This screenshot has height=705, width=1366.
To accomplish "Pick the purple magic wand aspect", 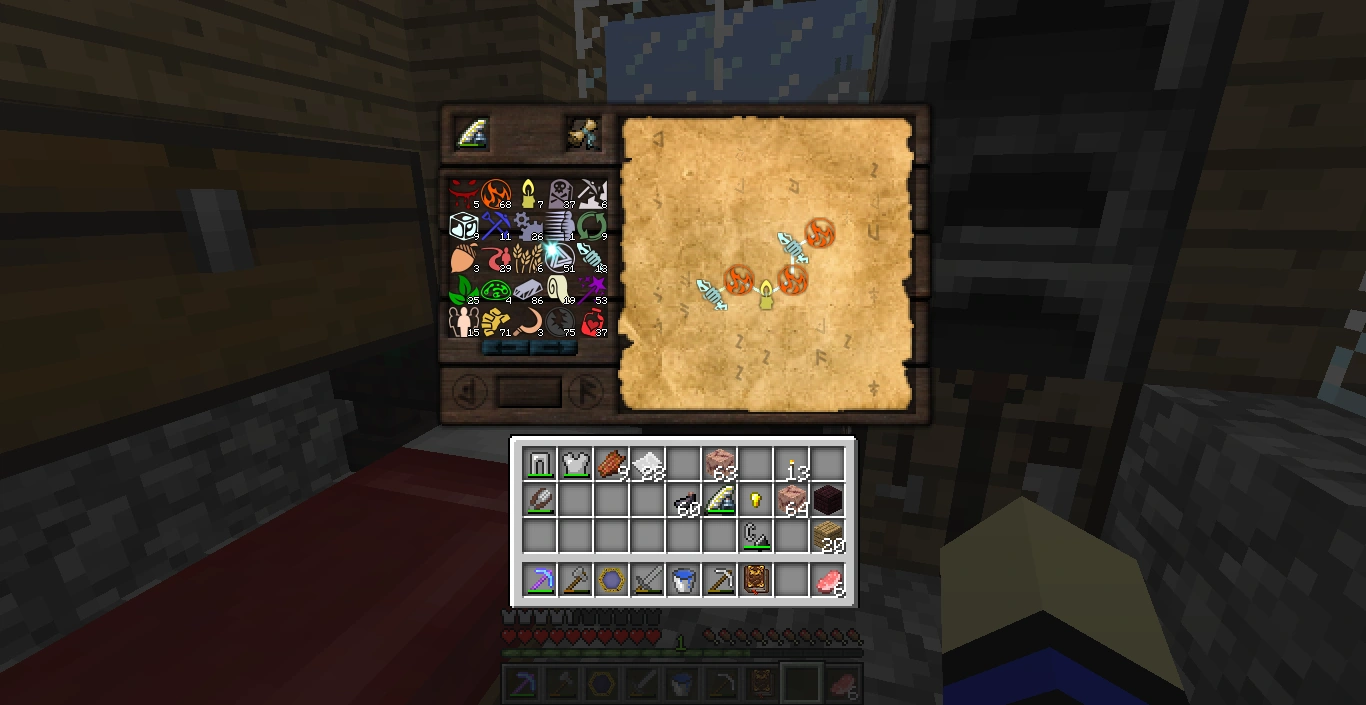I will (592, 290).
